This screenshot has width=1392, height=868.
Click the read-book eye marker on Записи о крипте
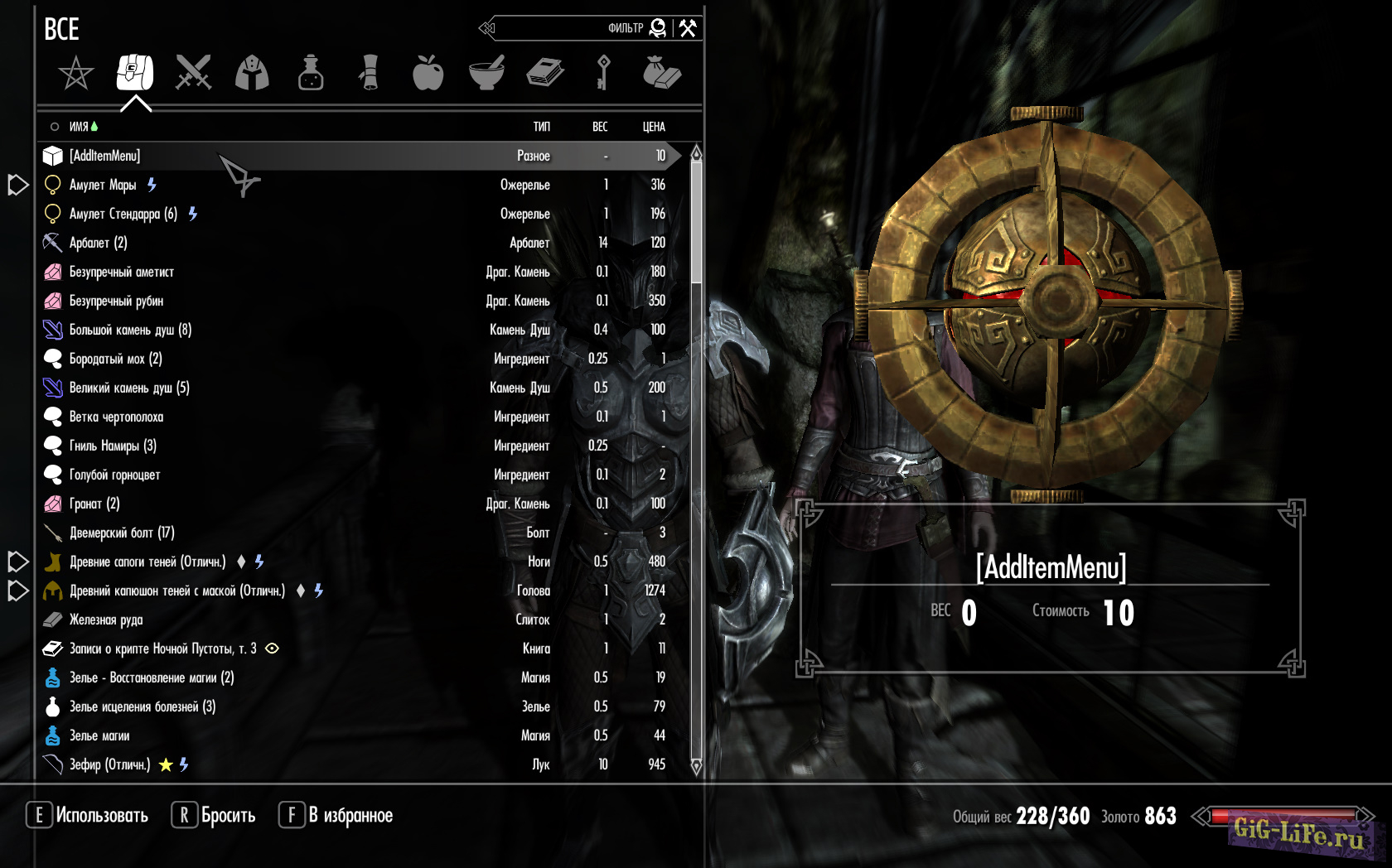pyautogui.click(x=271, y=649)
